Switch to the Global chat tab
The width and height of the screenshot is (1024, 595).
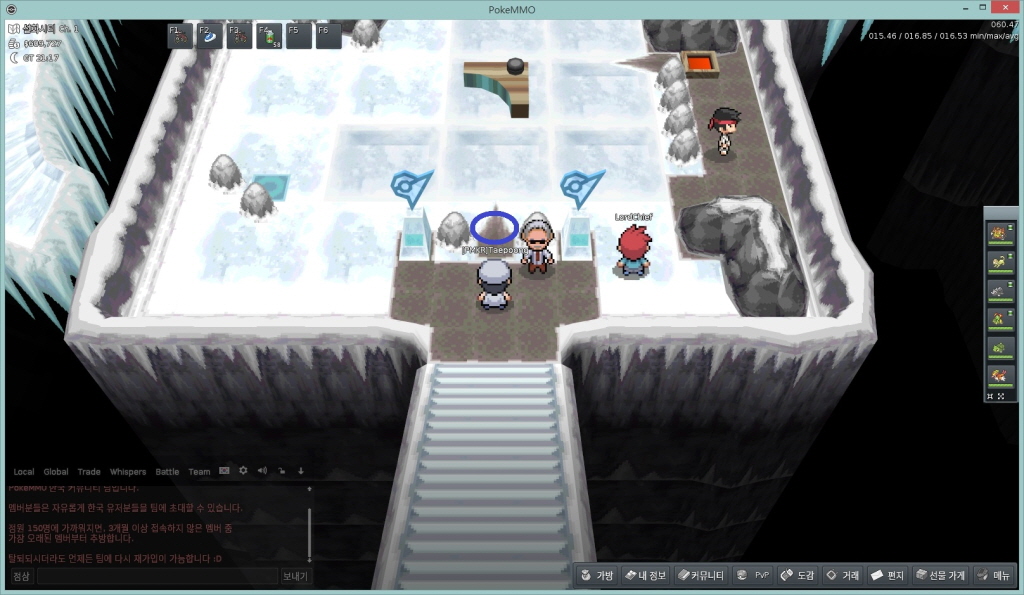[56, 471]
